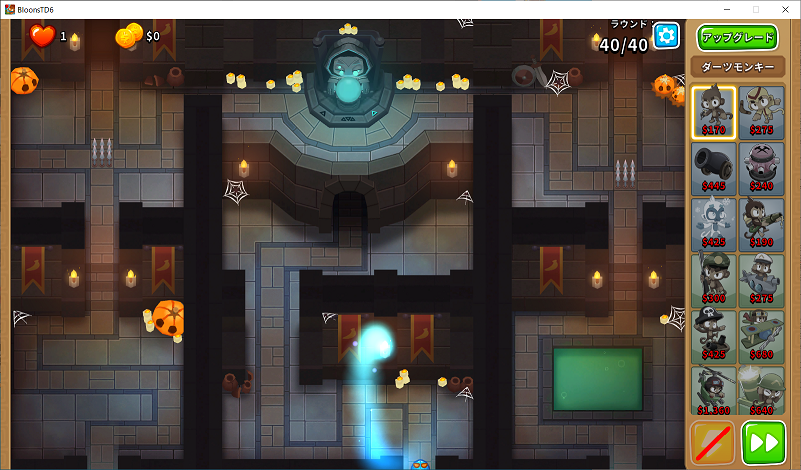Open the green upgrade button
This screenshot has width=801, height=470.
pos(737,38)
